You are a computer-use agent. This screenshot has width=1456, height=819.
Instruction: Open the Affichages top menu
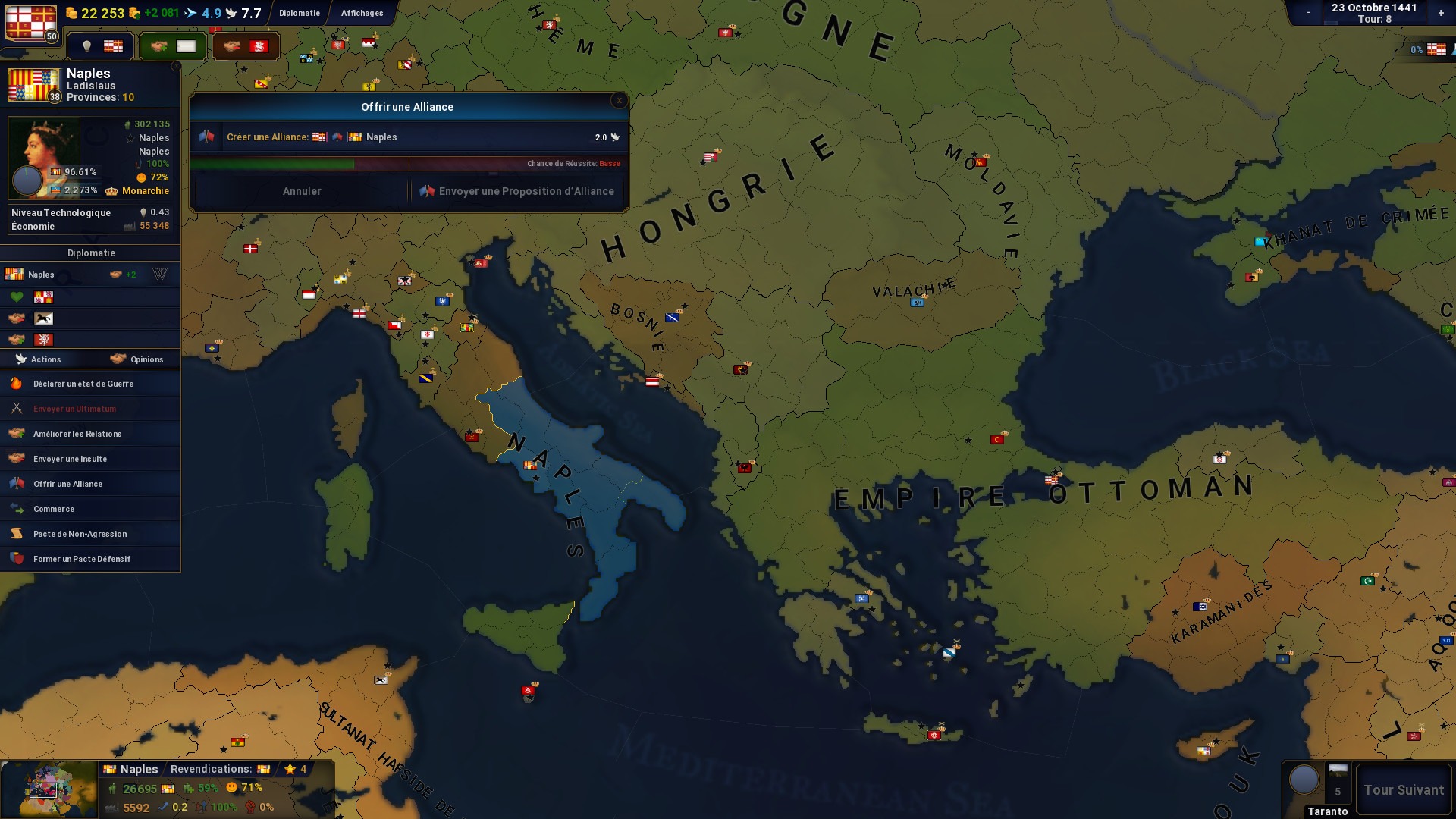362,13
